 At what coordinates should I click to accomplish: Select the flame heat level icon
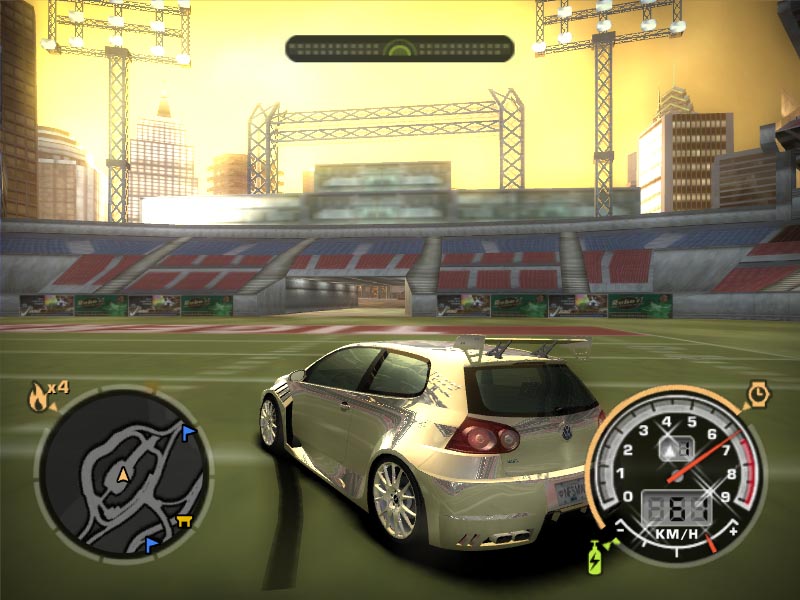[x=37, y=398]
